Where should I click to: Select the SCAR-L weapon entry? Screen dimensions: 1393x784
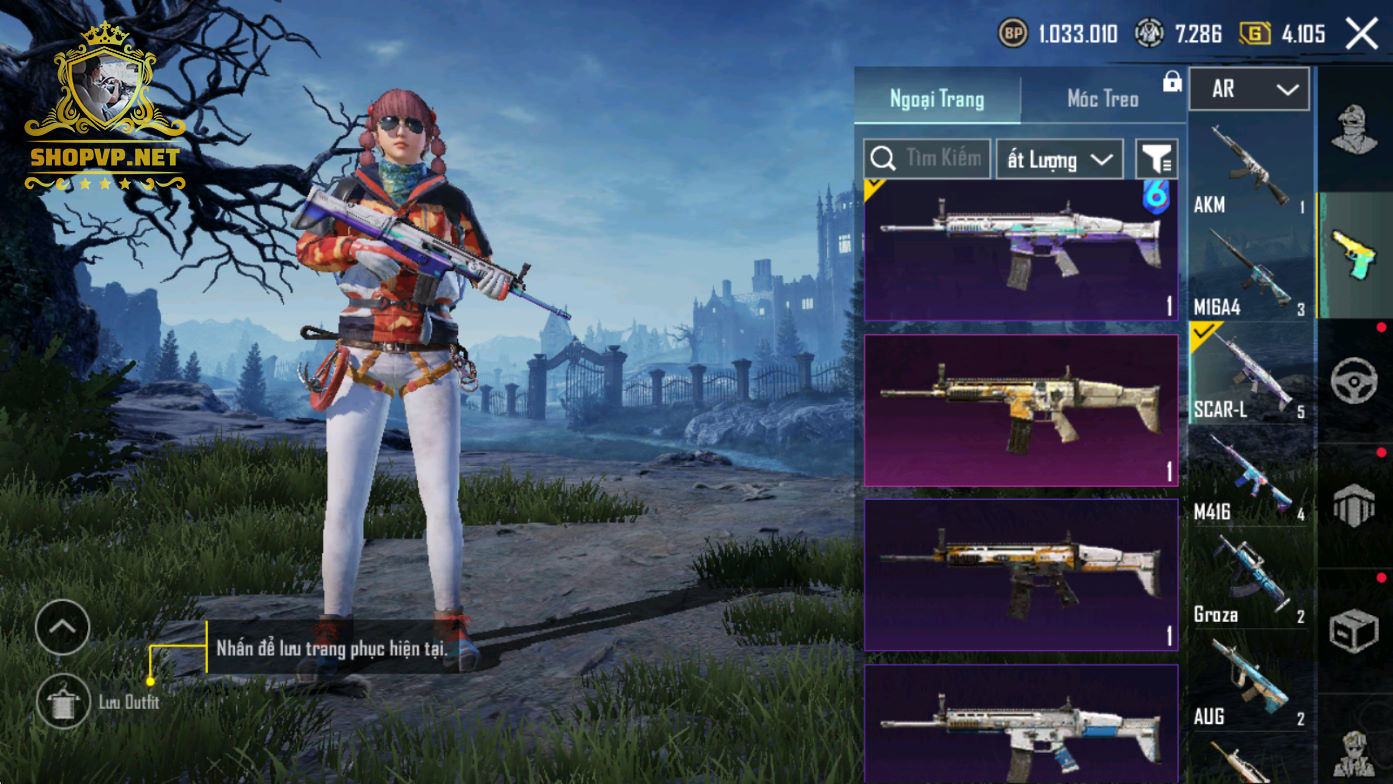pos(1250,372)
